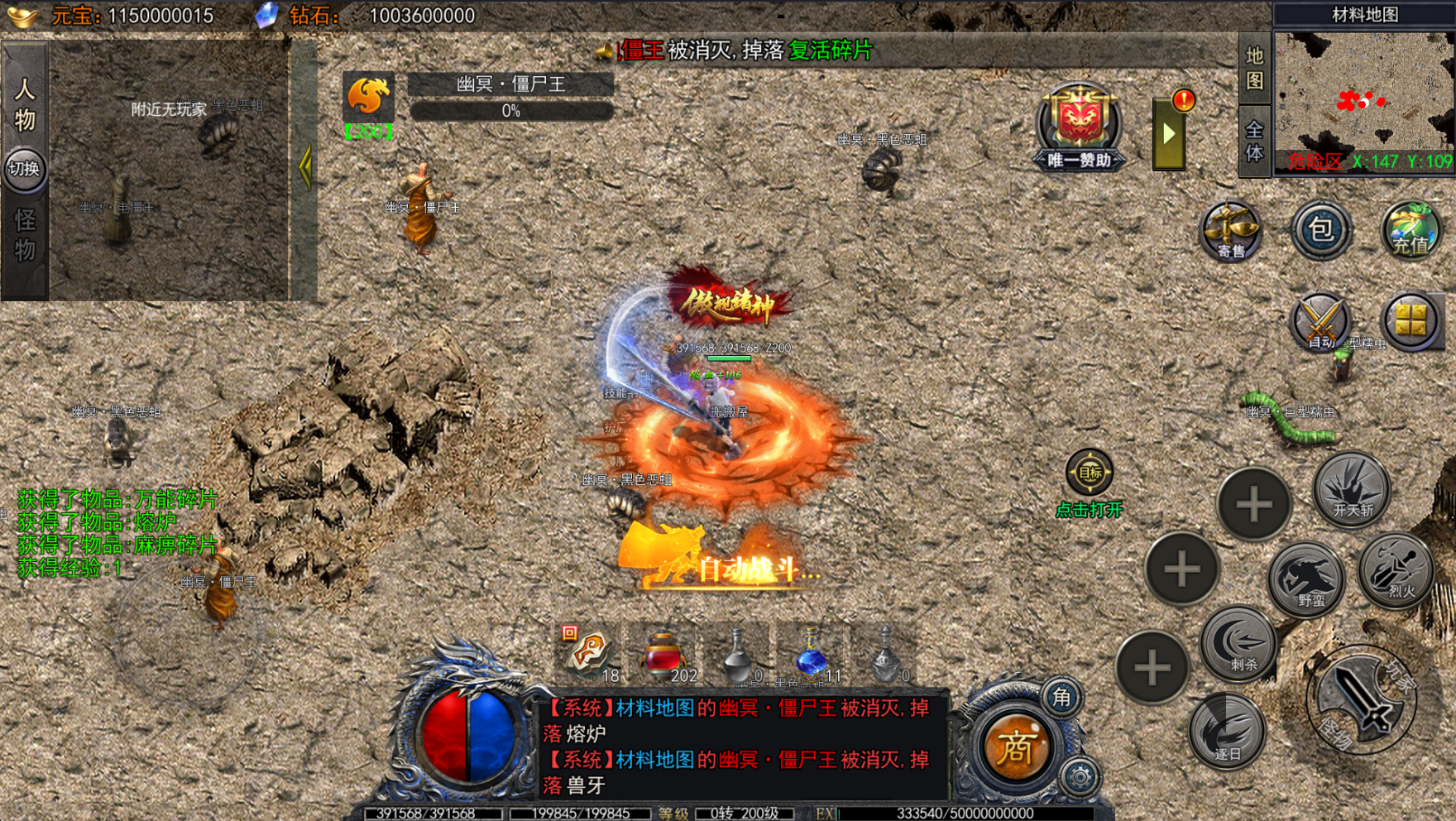Use the 烈火 fire skill
This screenshot has height=821, width=1456.
tap(1398, 571)
